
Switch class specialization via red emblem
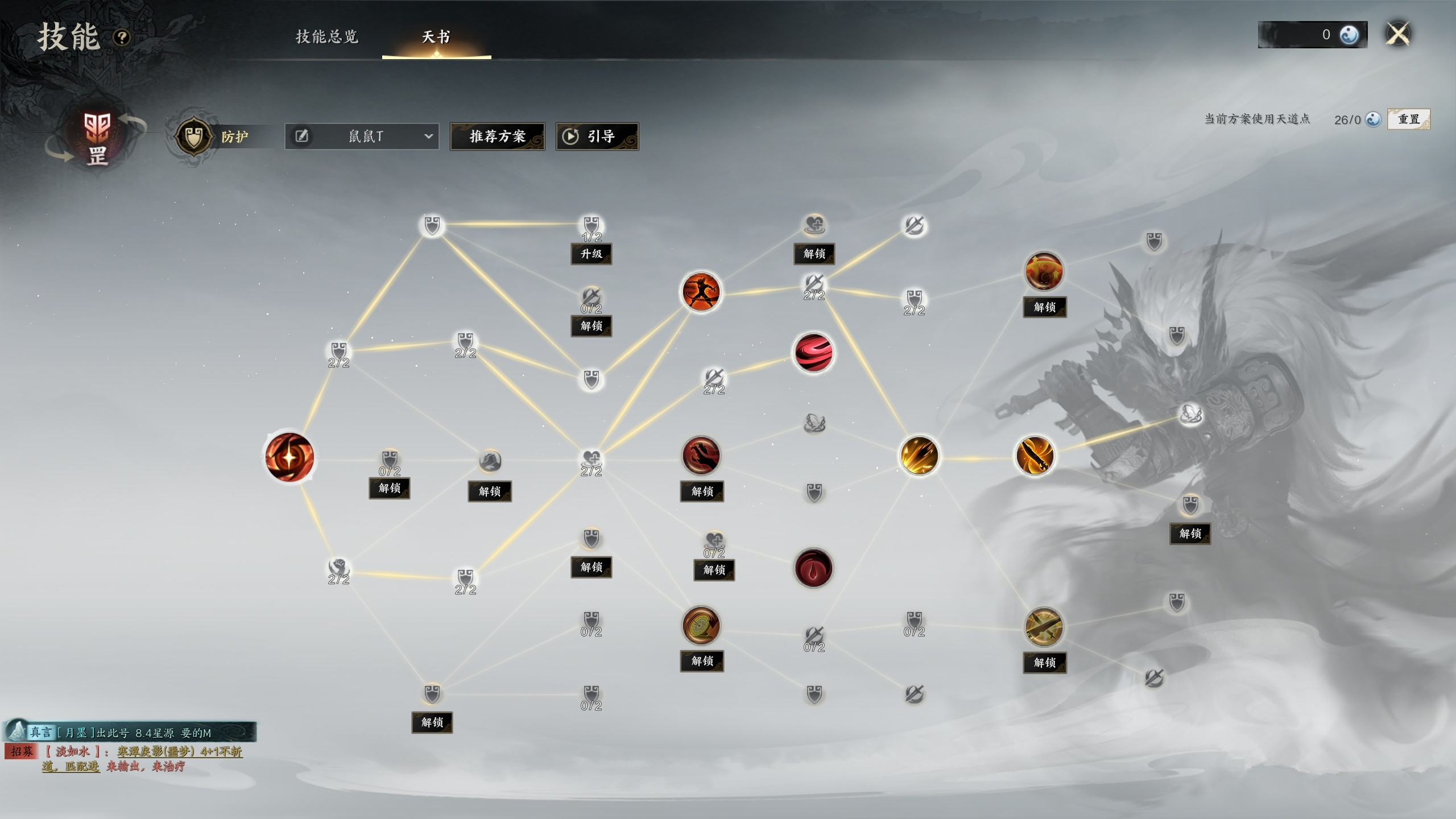point(97,136)
